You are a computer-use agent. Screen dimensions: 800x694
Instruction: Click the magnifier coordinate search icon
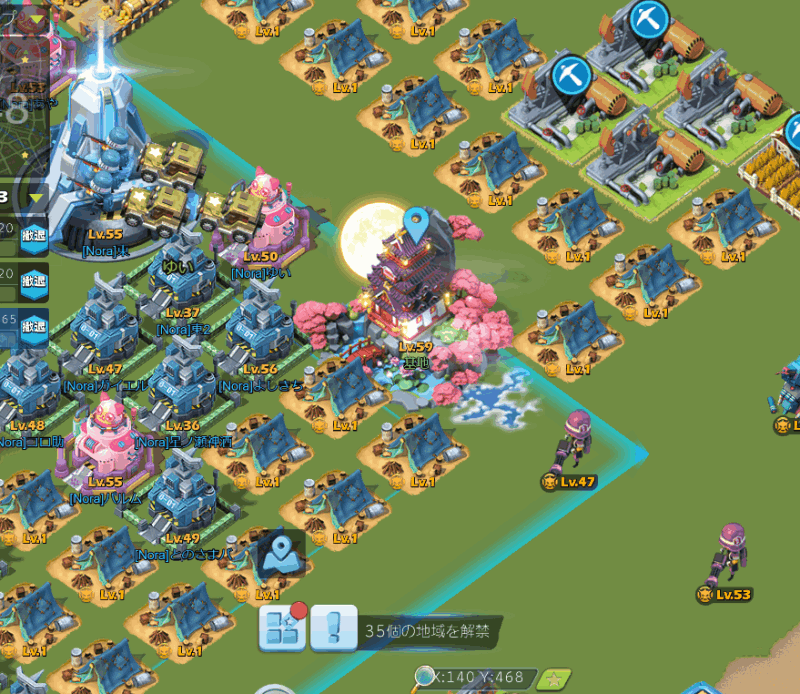[425, 677]
